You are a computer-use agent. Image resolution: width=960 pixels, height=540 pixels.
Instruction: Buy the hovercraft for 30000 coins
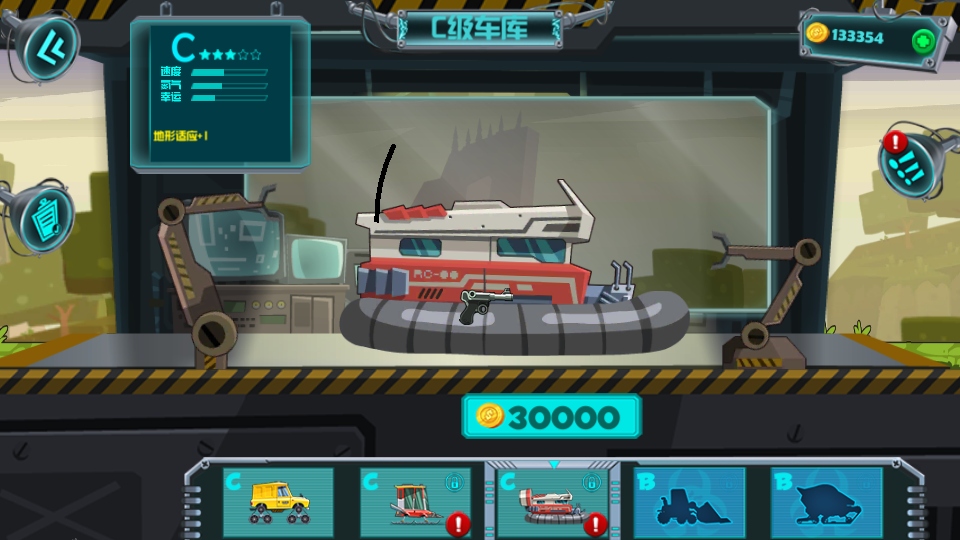(x=551, y=416)
